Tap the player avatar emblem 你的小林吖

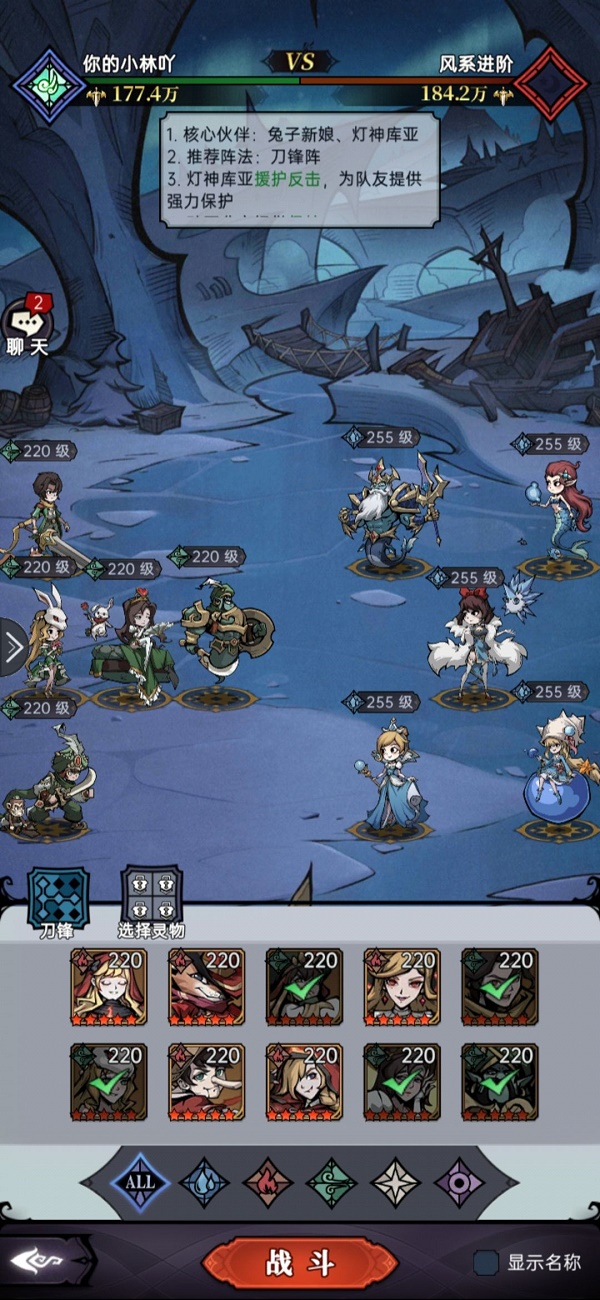pos(47,85)
